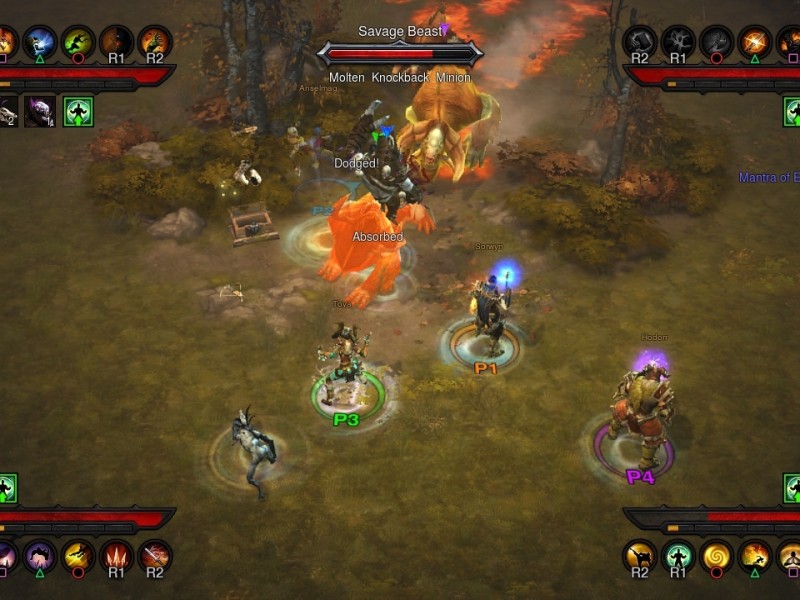
Task: Use the green running figure skill
Action: tap(78, 42)
